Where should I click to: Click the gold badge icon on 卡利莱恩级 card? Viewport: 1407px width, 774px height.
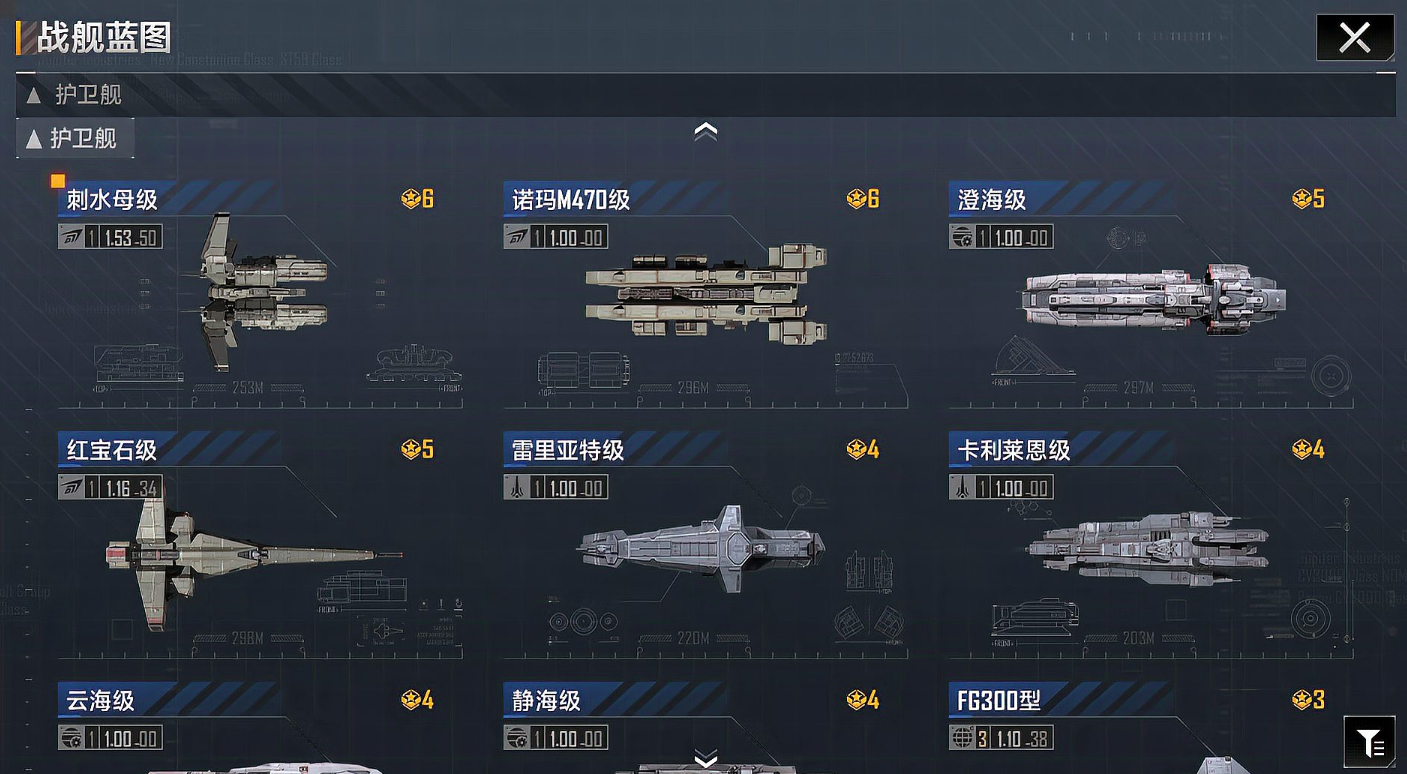[1301, 450]
